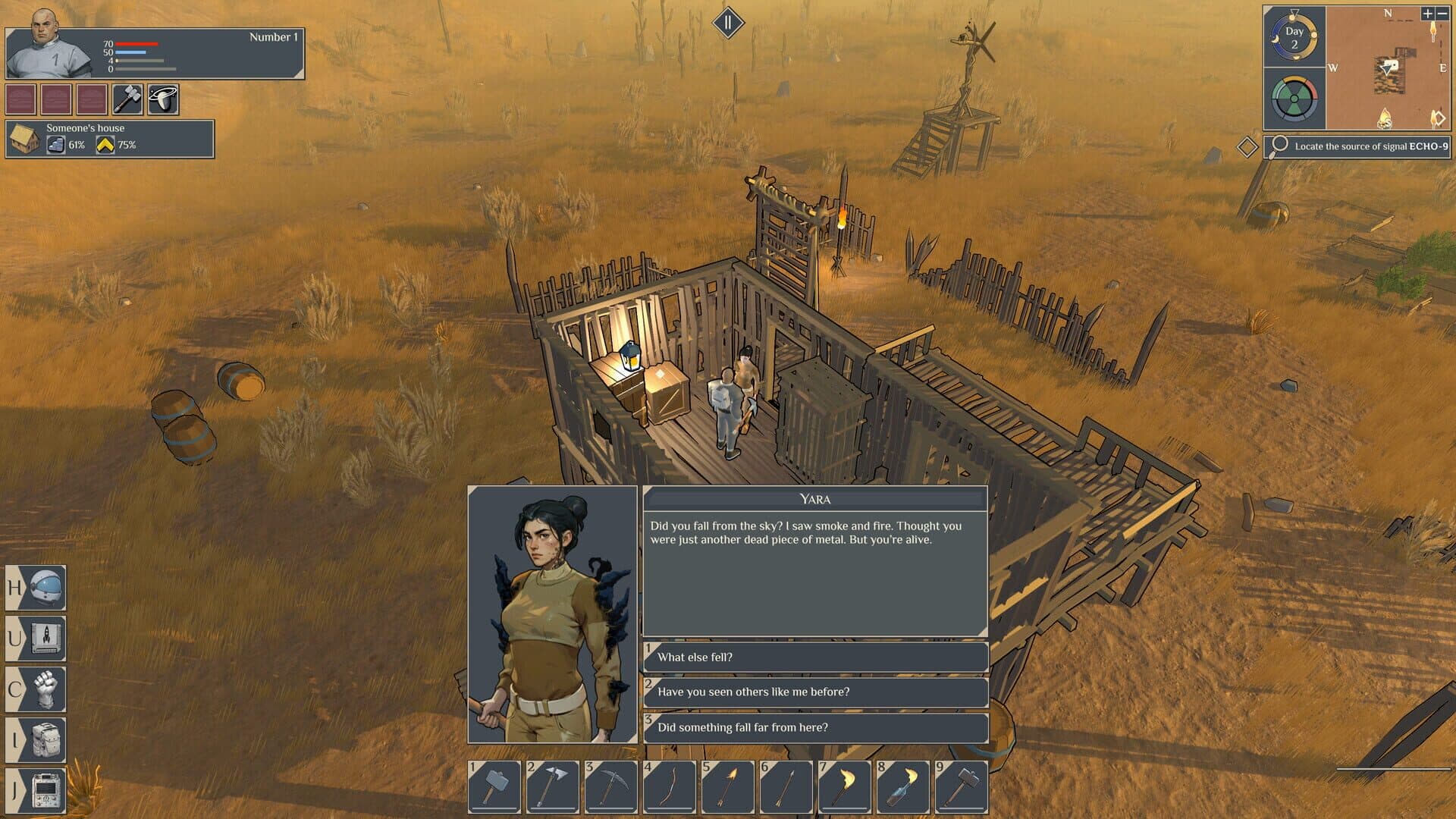This screenshot has height=819, width=1456.
Task: Select "Did something fall far from here?" reply
Action: click(x=815, y=727)
